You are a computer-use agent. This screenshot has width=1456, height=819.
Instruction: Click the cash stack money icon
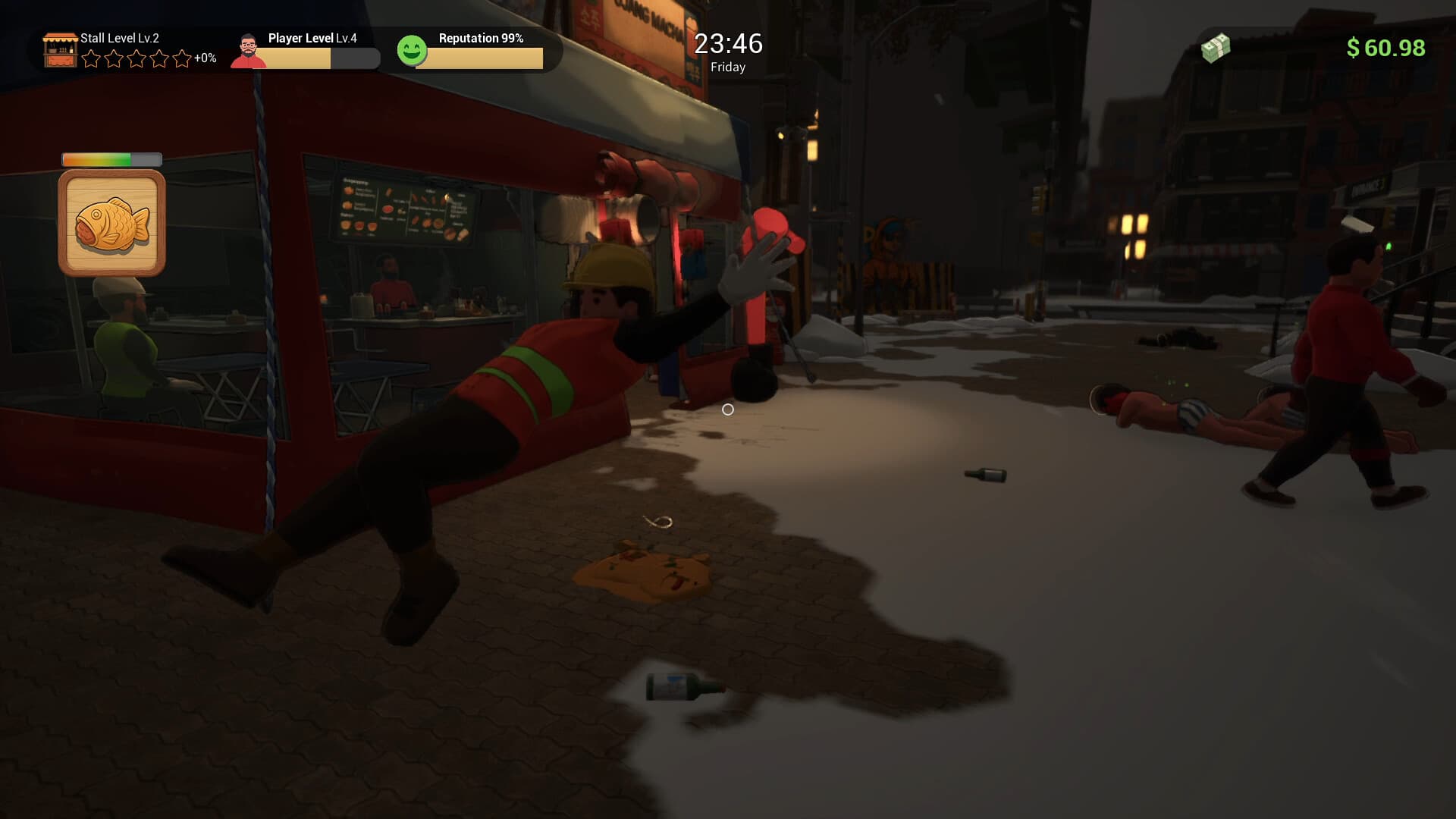pos(1215,48)
